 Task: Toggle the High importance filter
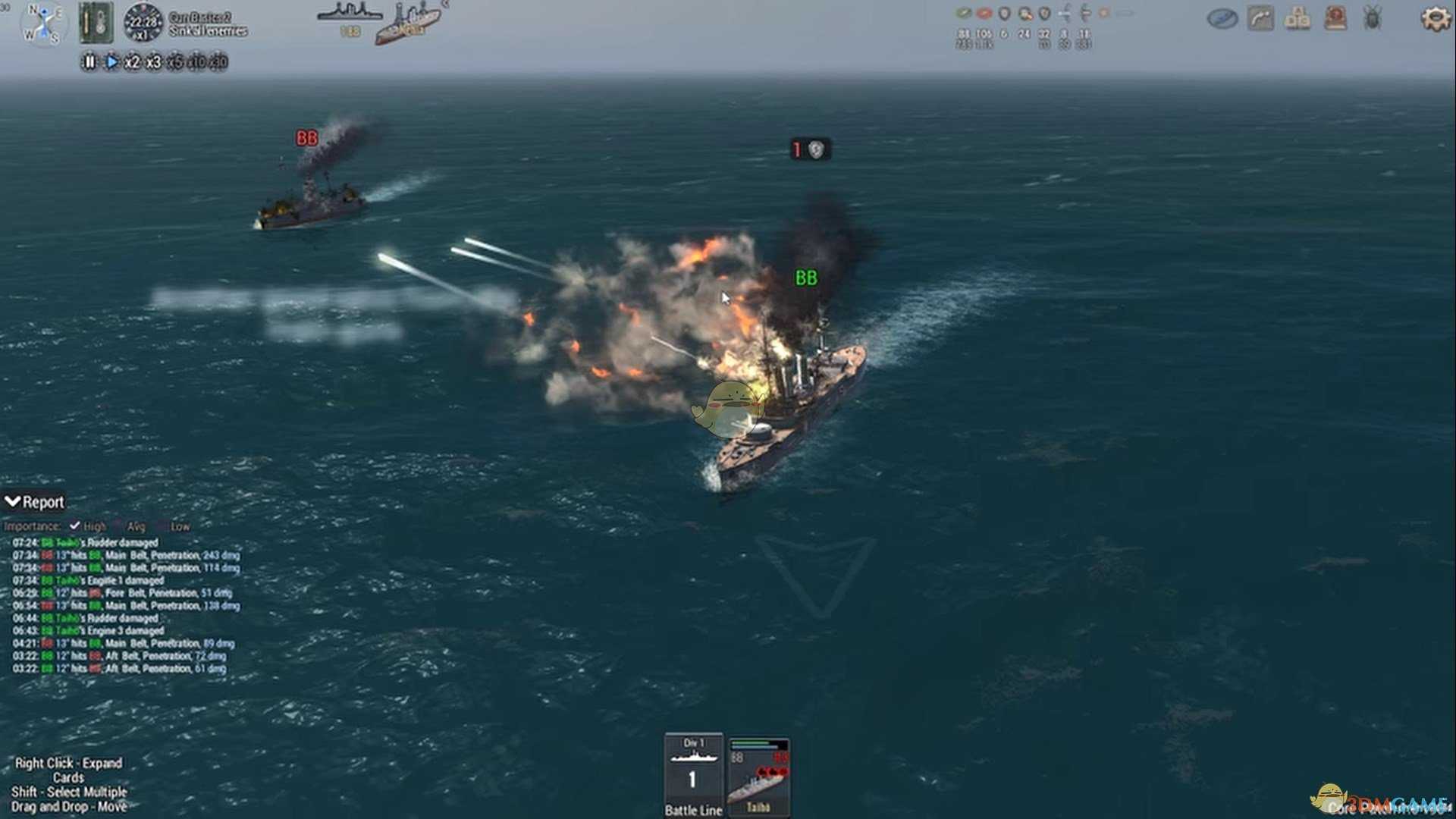tap(75, 526)
